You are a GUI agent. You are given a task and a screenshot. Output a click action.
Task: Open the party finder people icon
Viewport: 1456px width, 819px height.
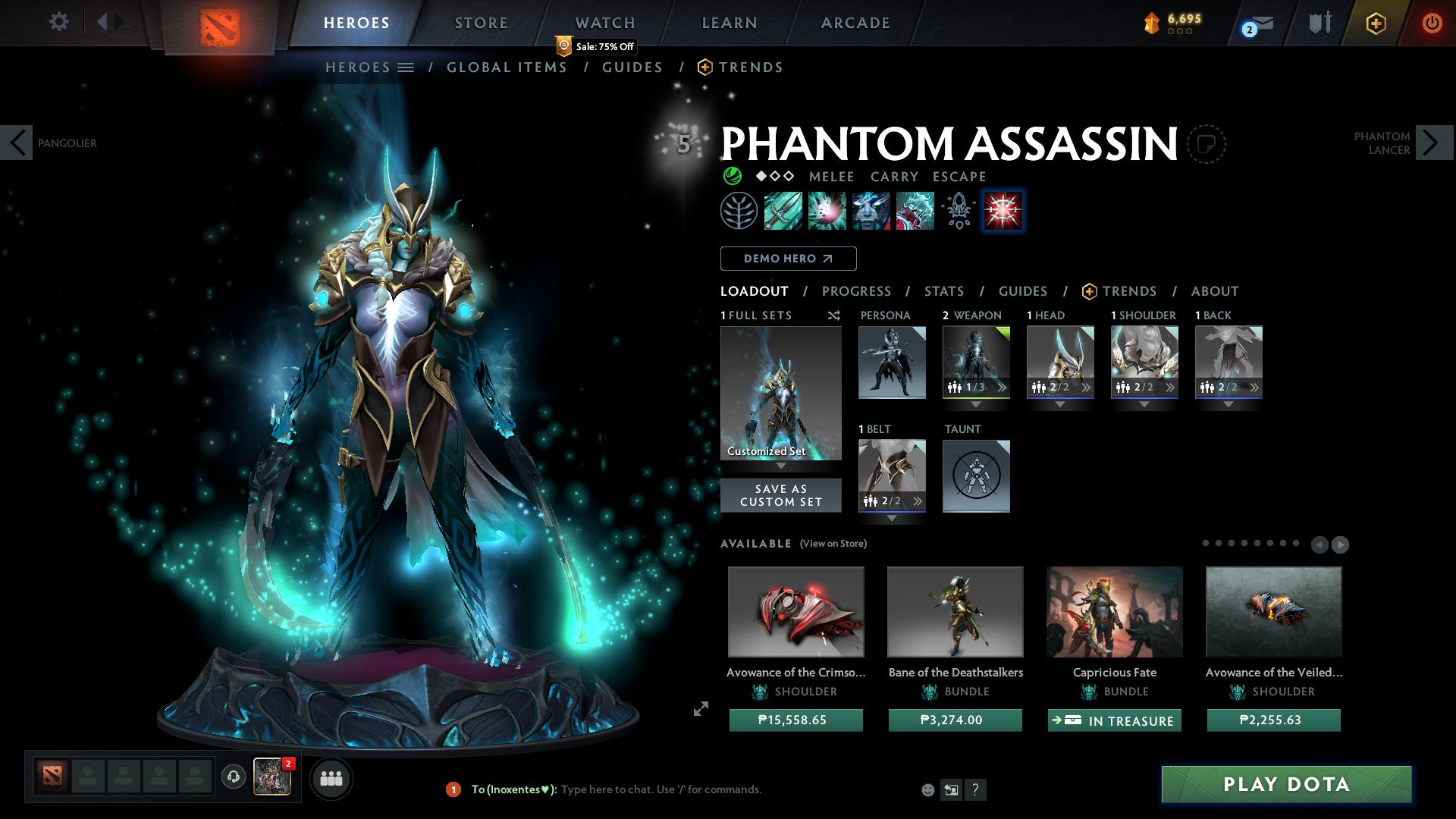point(331,777)
